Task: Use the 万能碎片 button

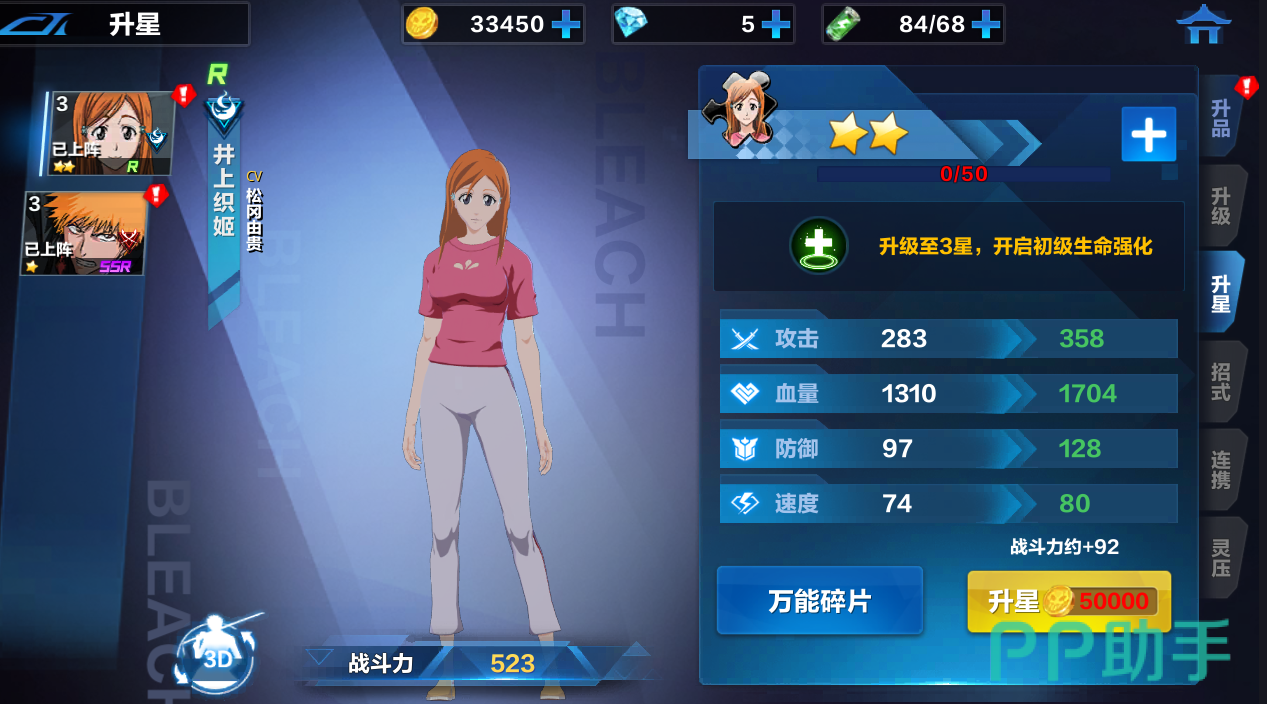Action: pos(819,601)
